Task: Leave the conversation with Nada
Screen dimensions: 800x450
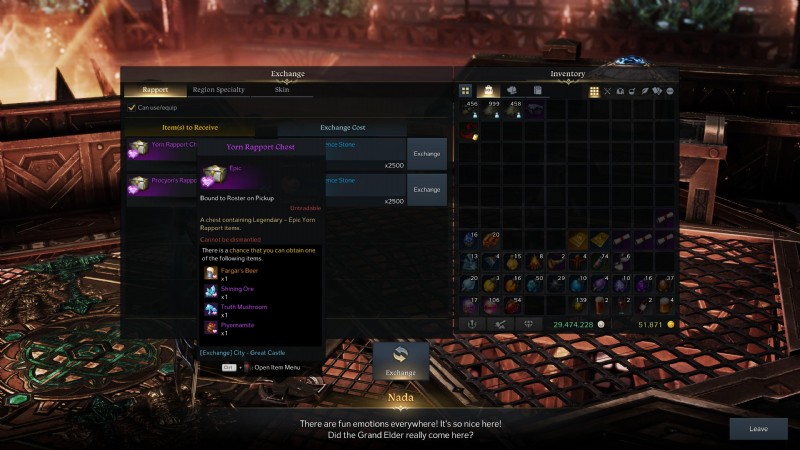Action: tap(758, 428)
